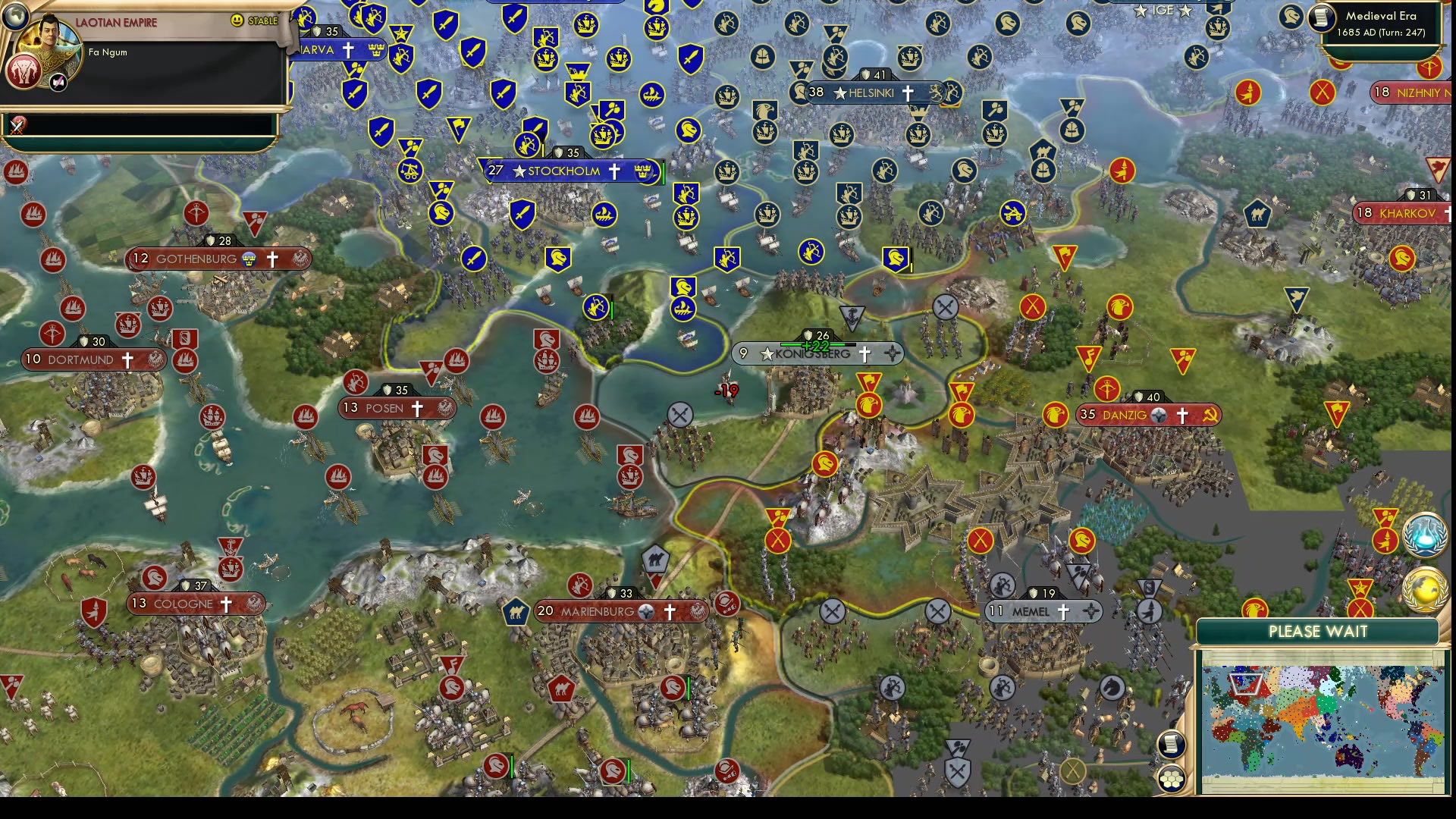
Task: Click the war declaration icon below the leader panel
Action: click(17, 125)
